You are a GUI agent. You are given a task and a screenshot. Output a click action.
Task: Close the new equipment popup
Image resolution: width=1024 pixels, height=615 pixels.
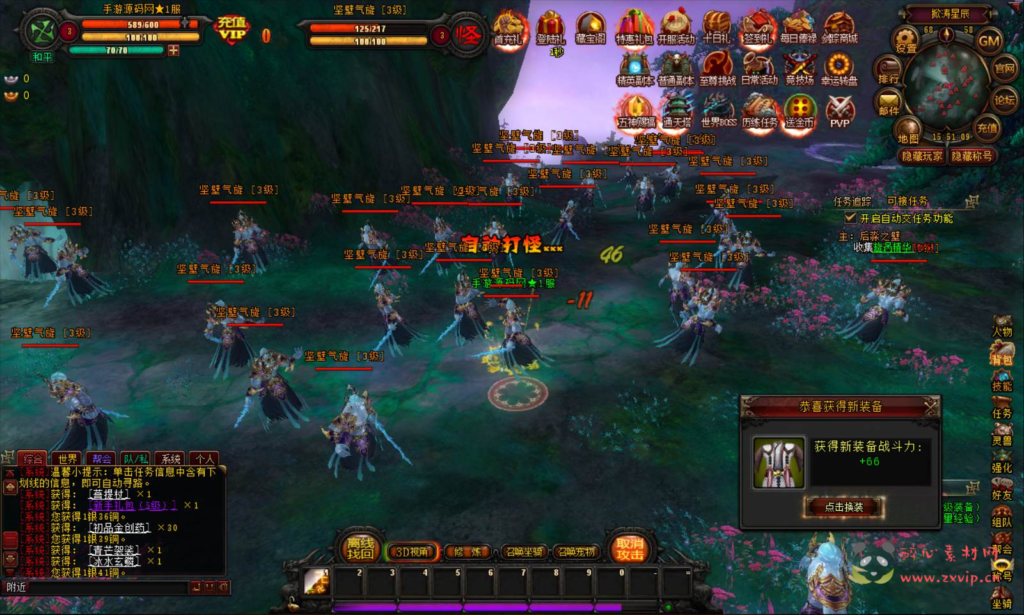tap(931, 406)
